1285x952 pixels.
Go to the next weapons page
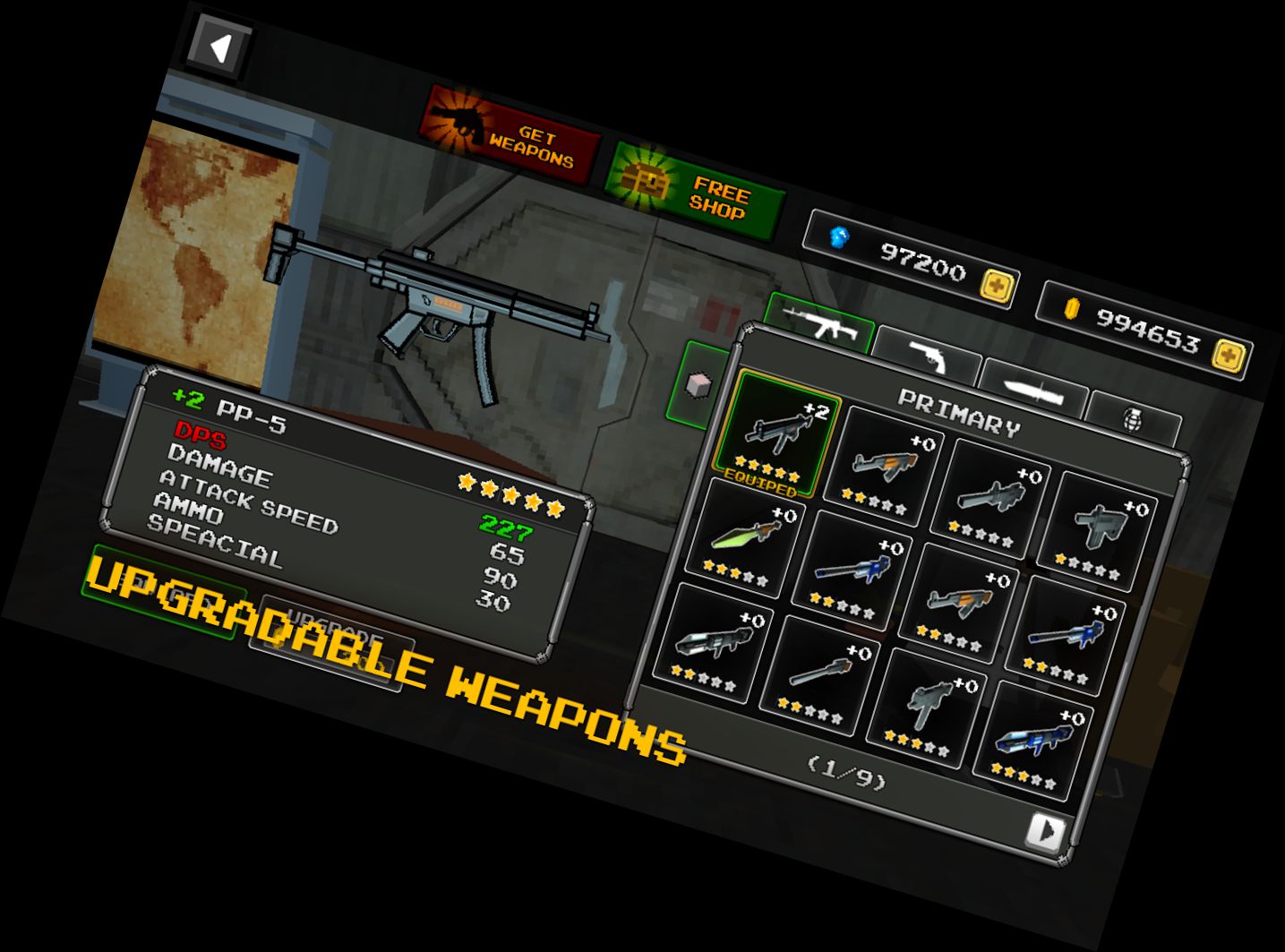click(1044, 832)
